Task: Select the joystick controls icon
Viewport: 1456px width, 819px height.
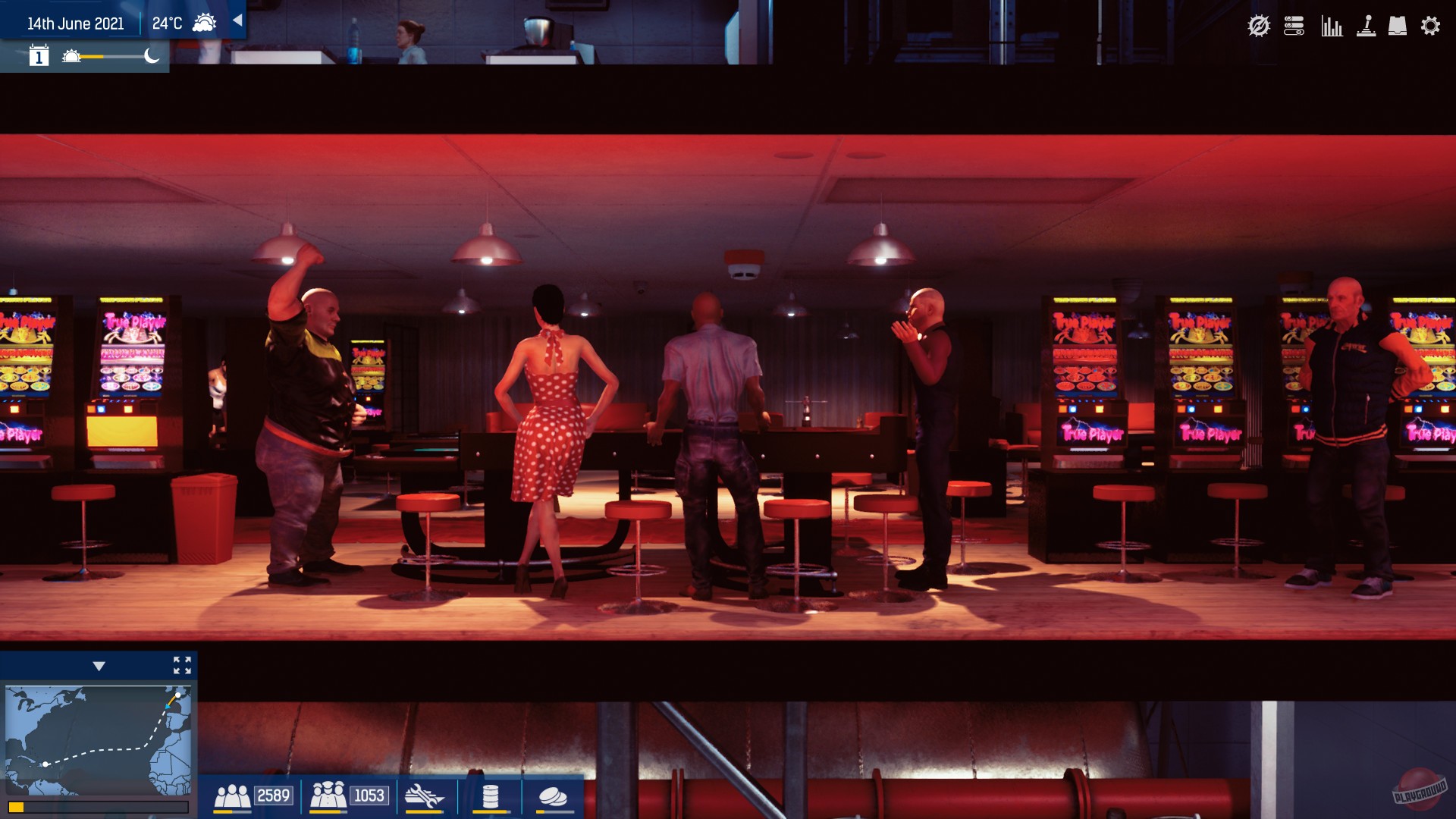Action: [x=1367, y=25]
